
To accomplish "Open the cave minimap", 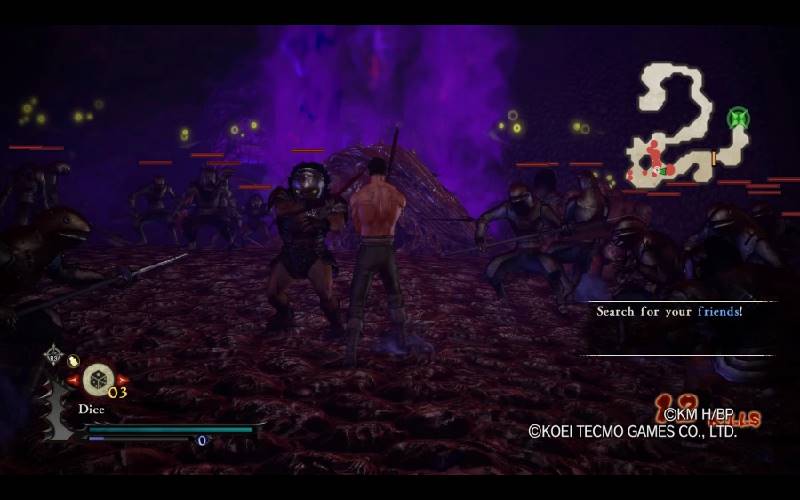I will point(690,125).
